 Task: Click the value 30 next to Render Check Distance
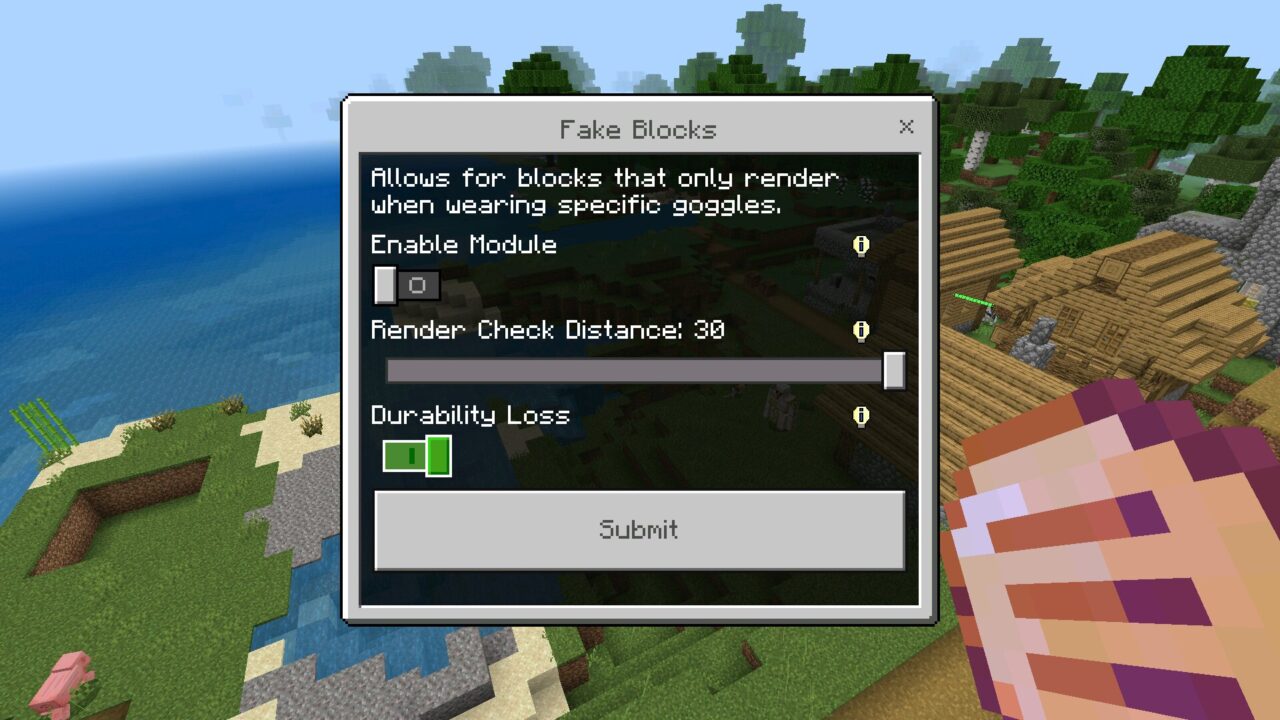pos(713,331)
